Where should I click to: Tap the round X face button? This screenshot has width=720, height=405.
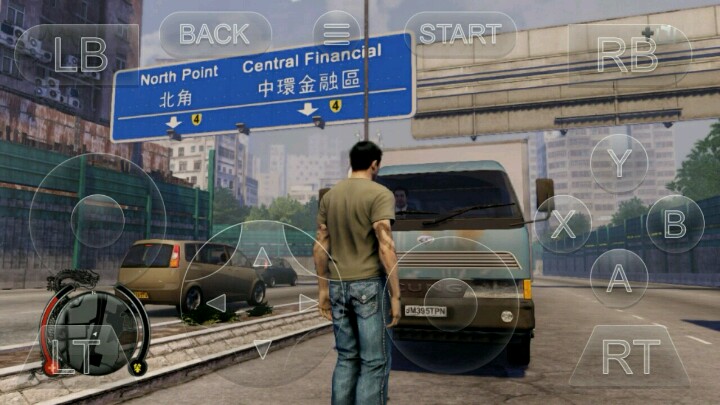click(563, 224)
